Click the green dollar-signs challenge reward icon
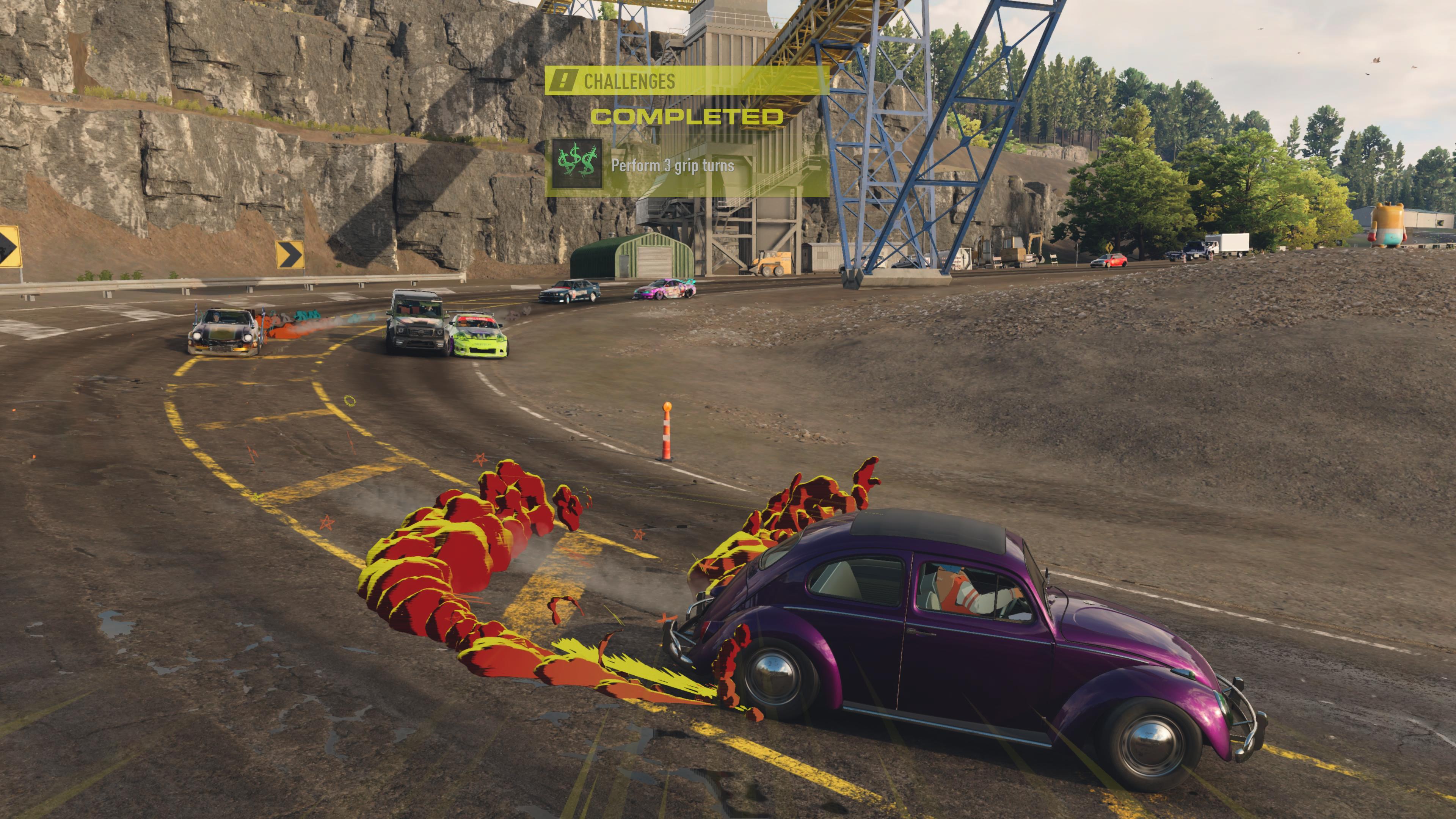Screen dimensions: 1456x819 (576, 165)
